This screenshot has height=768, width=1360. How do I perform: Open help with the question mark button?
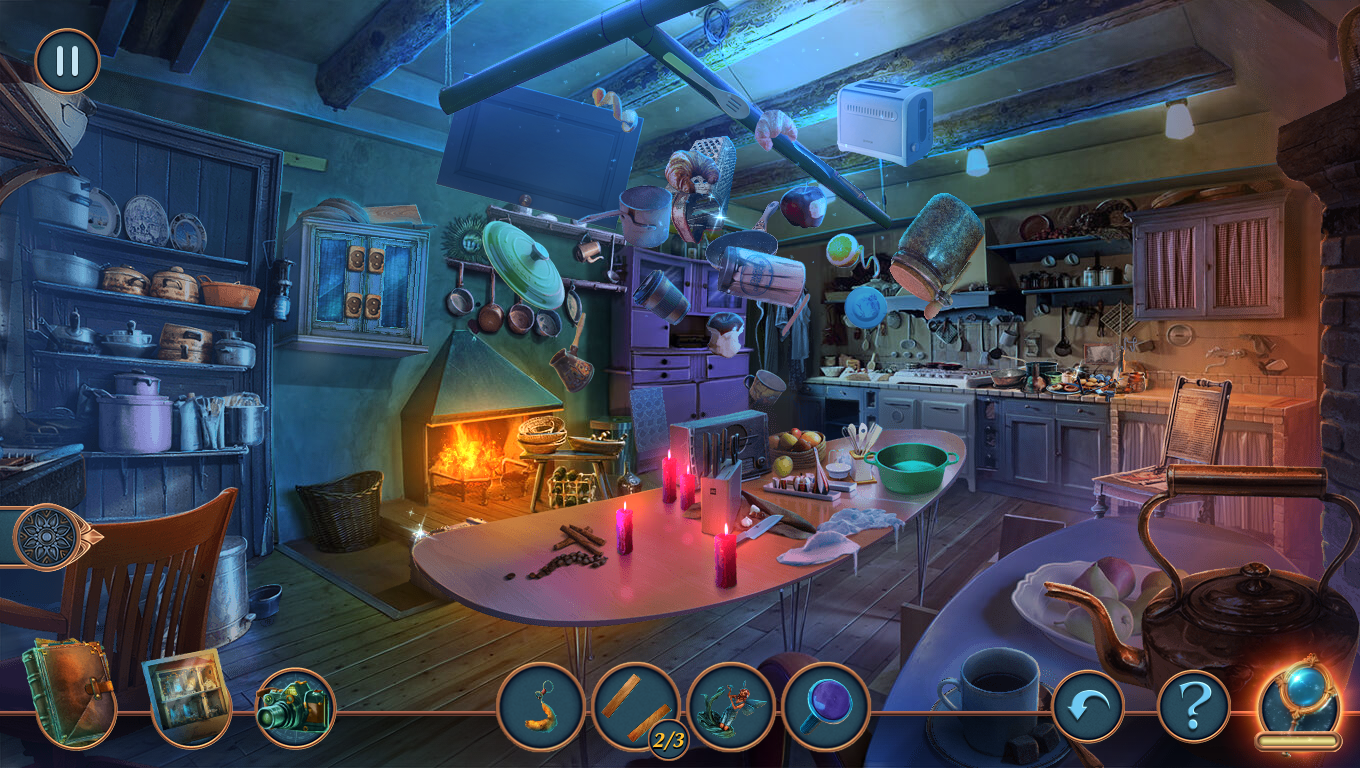[1193, 706]
